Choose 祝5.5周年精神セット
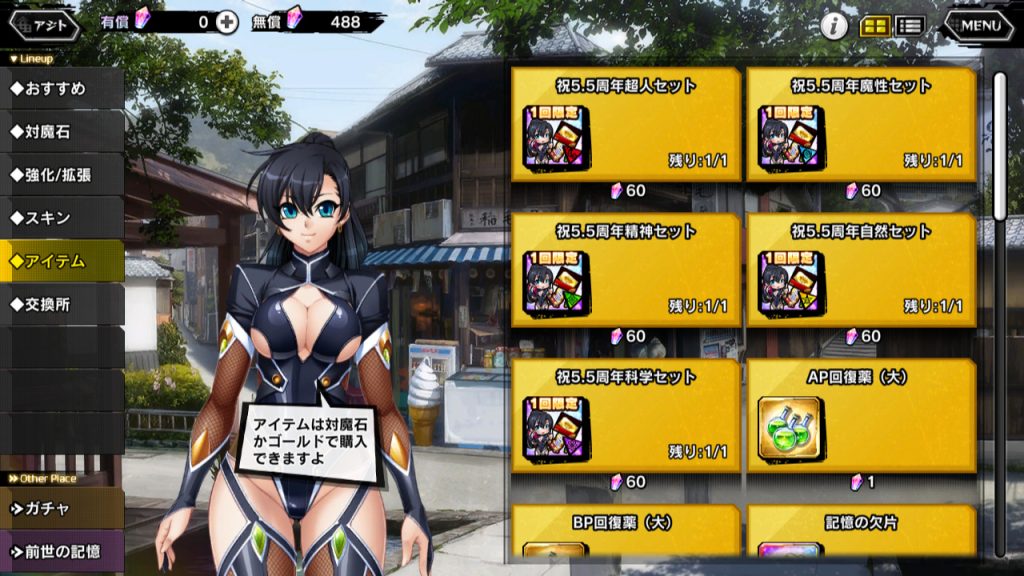Screen dimensions: 1024x576 tap(626, 271)
